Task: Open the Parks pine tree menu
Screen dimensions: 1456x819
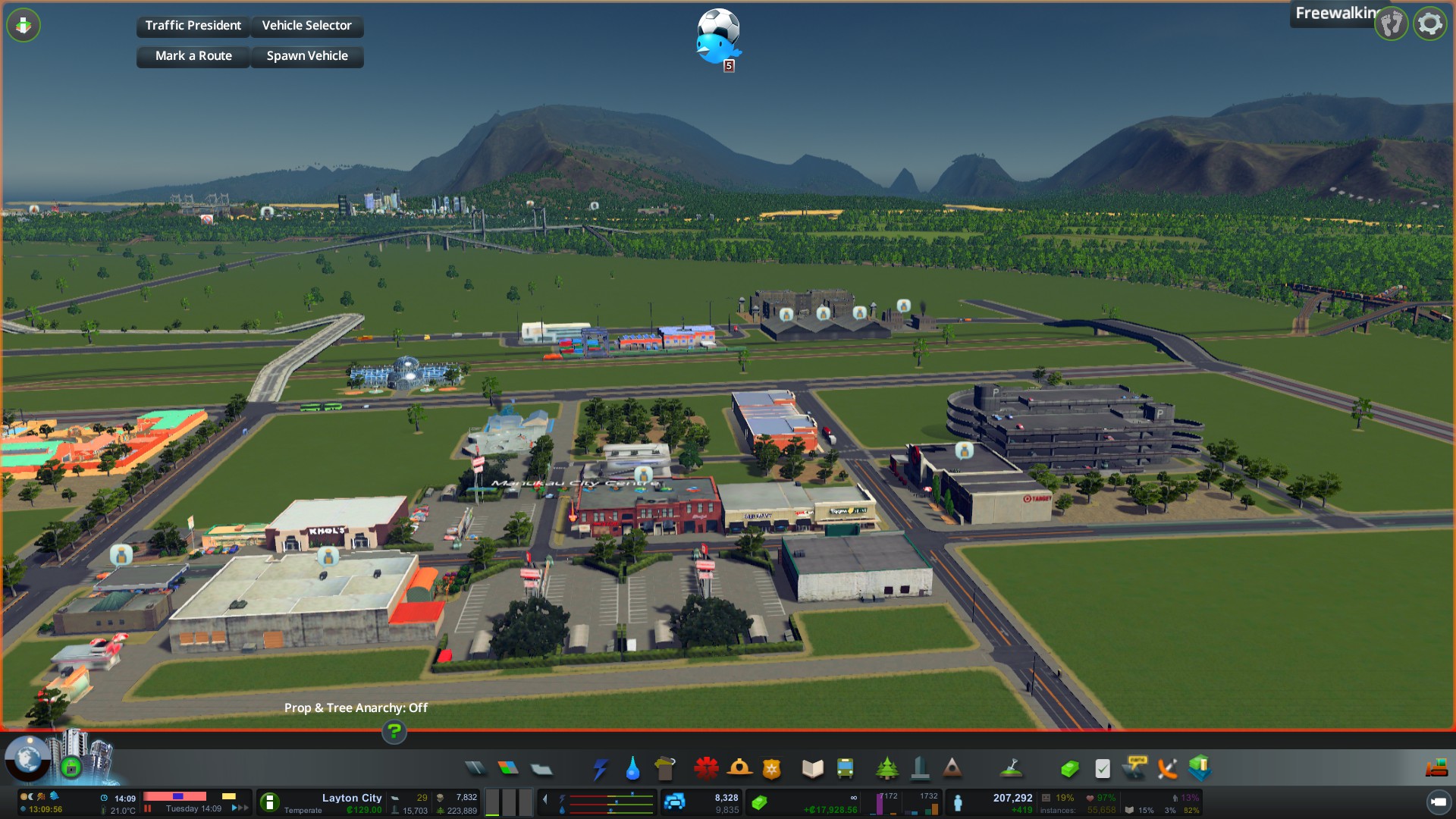Action: [886, 769]
